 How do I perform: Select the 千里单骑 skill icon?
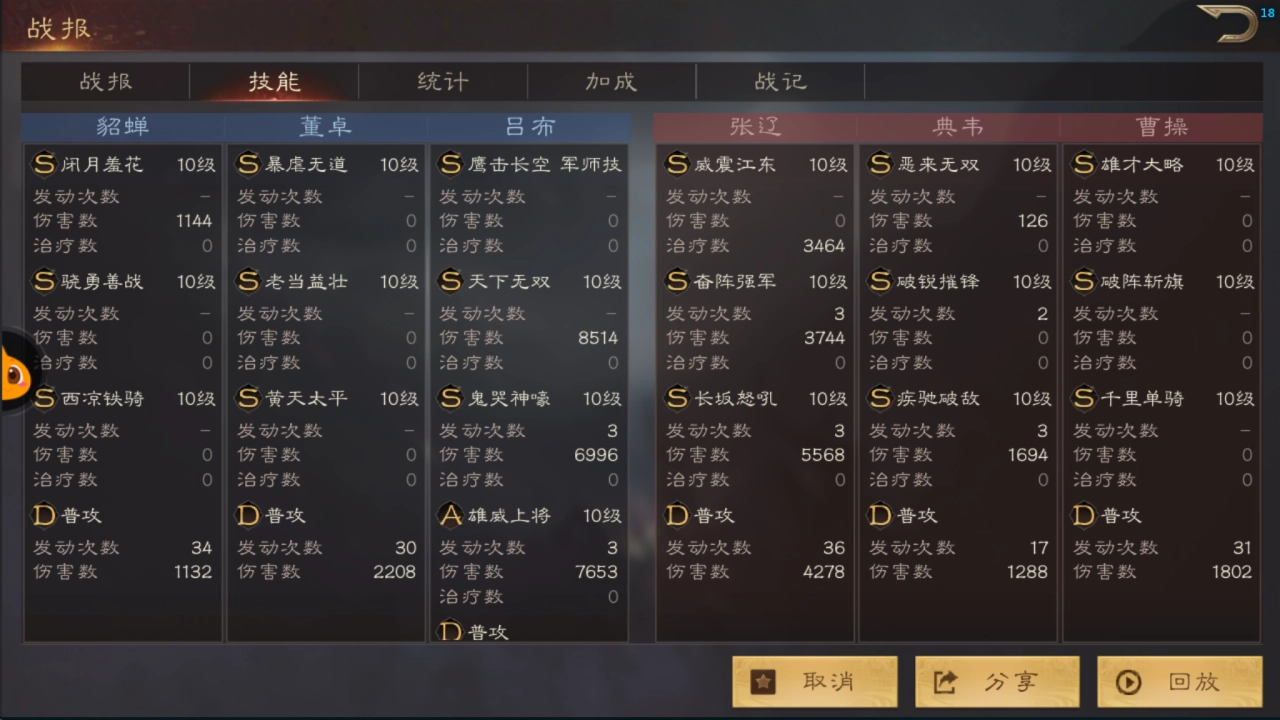[x=1086, y=398]
